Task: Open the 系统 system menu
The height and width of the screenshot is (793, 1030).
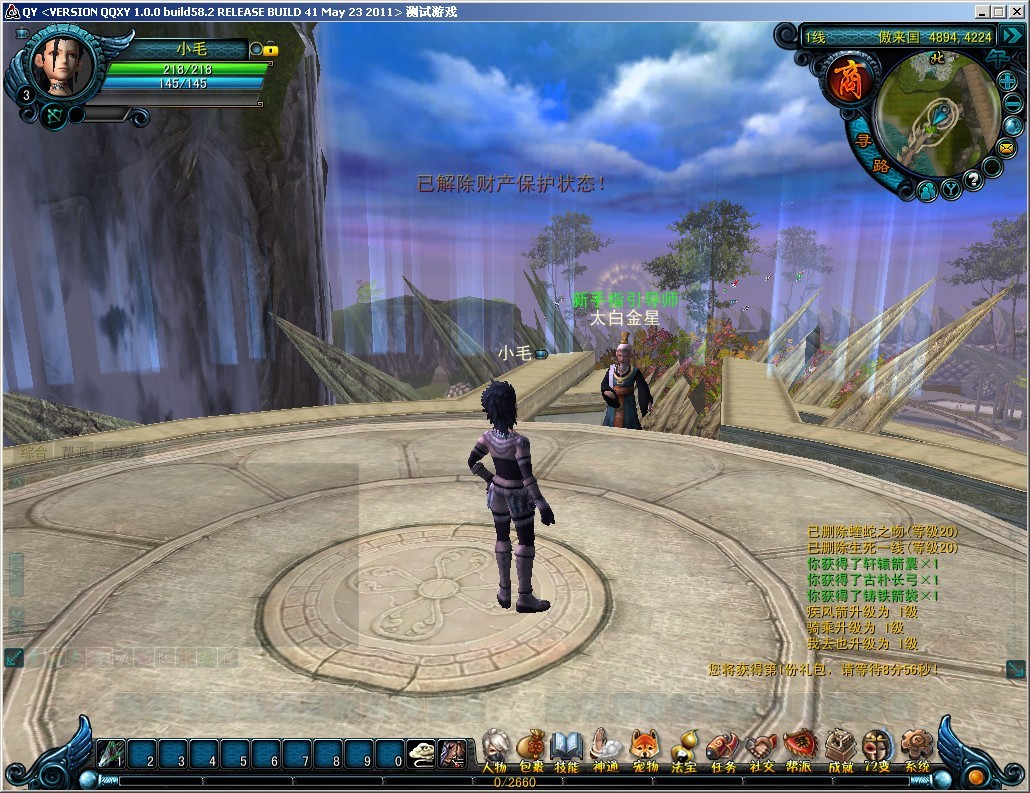Action: click(x=917, y=749)
